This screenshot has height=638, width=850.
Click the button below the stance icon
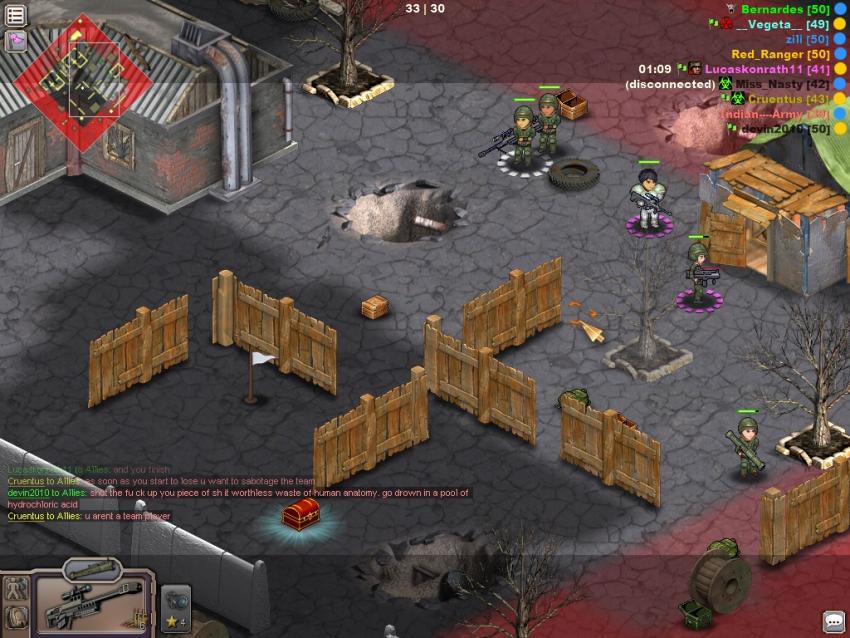pos(16,620)
